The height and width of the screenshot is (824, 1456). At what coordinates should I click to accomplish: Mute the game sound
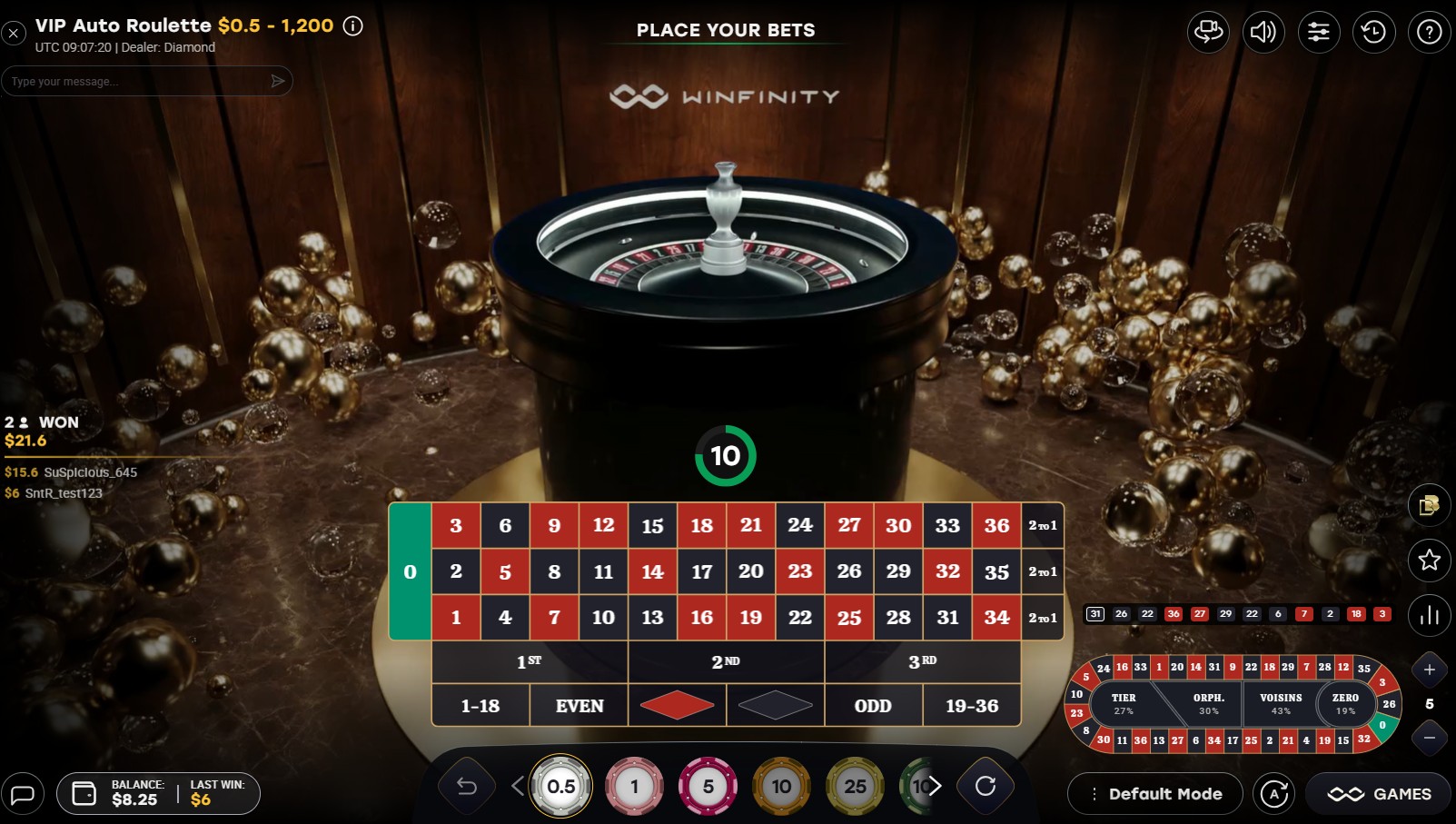coord(1263,32)
